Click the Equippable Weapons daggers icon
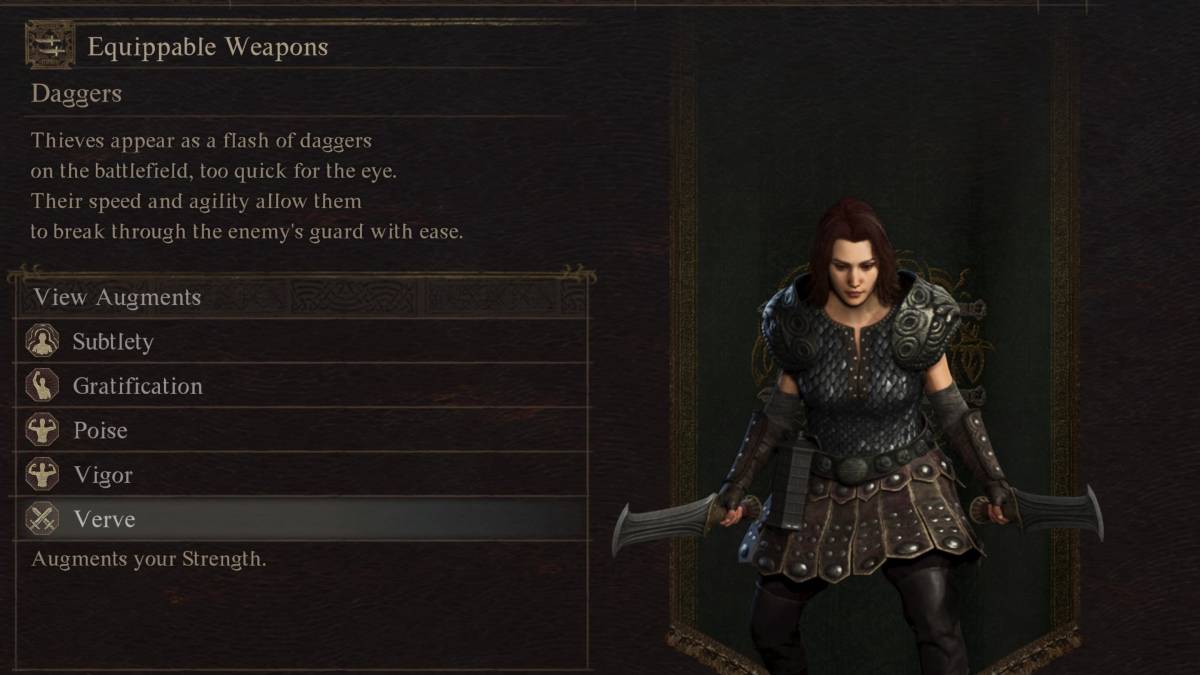 [49, 46]
